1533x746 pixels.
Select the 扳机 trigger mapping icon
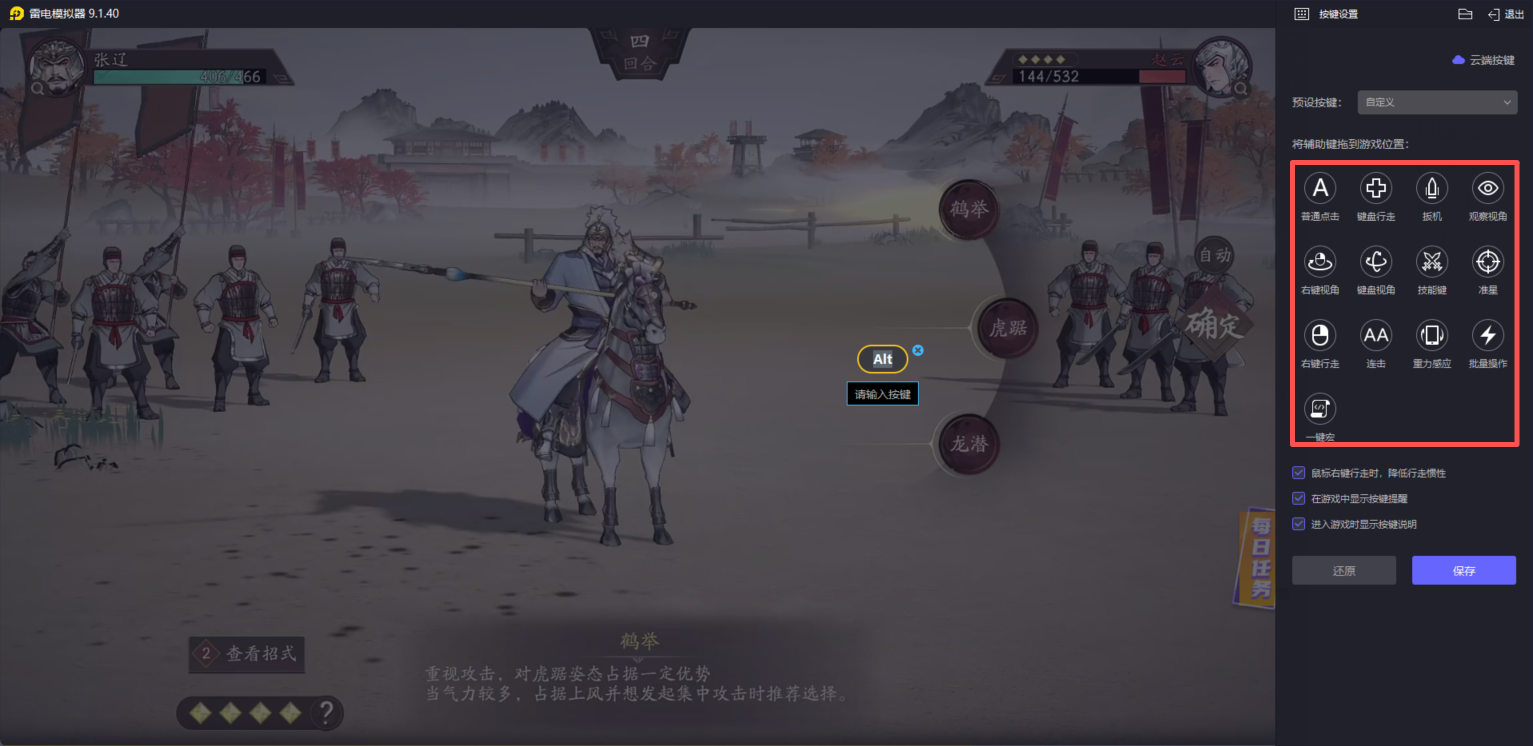tap(1432, 188)
